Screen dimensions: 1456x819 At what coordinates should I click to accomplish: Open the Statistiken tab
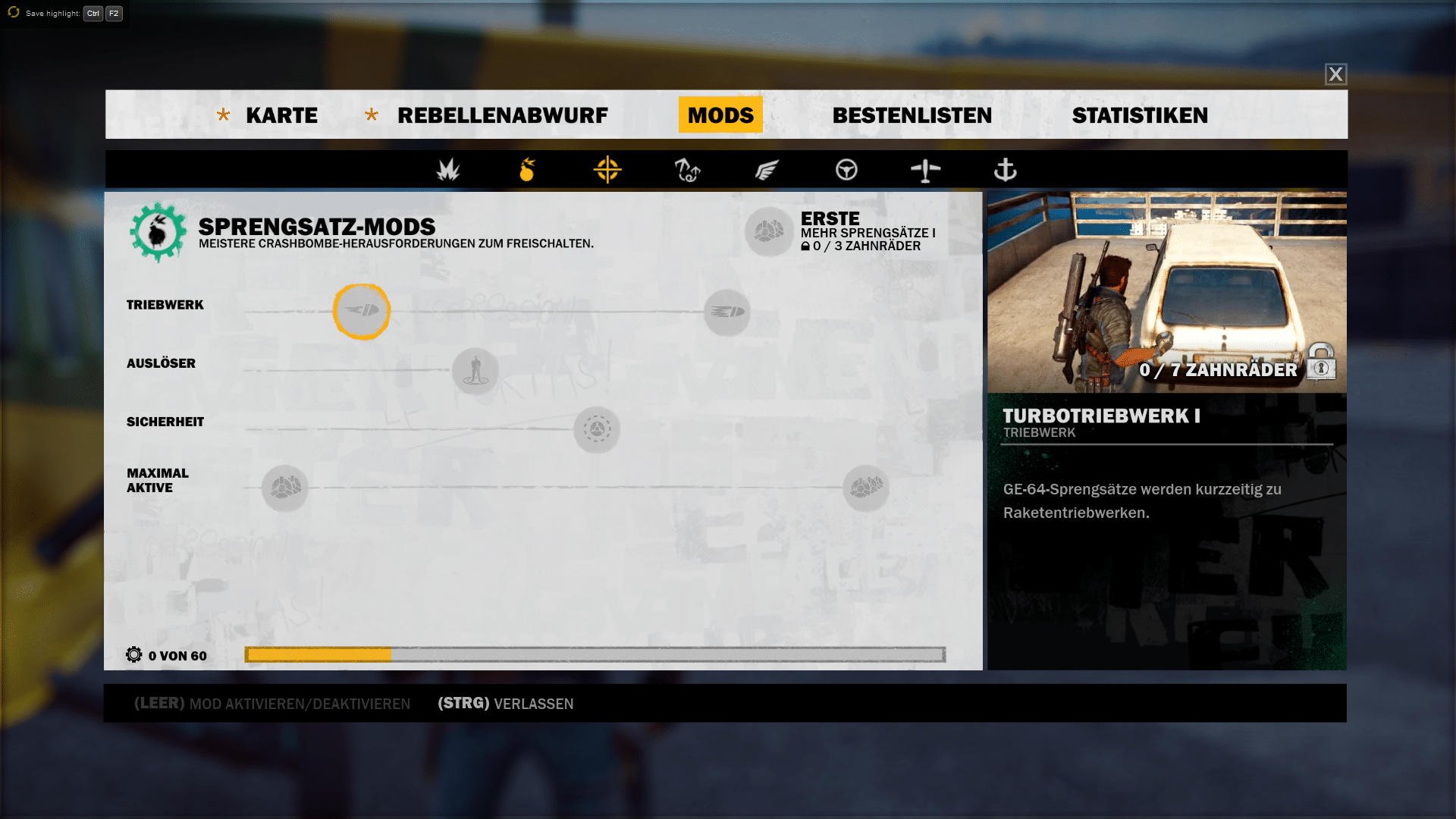pyautogui.click(x=1140, y=115)
